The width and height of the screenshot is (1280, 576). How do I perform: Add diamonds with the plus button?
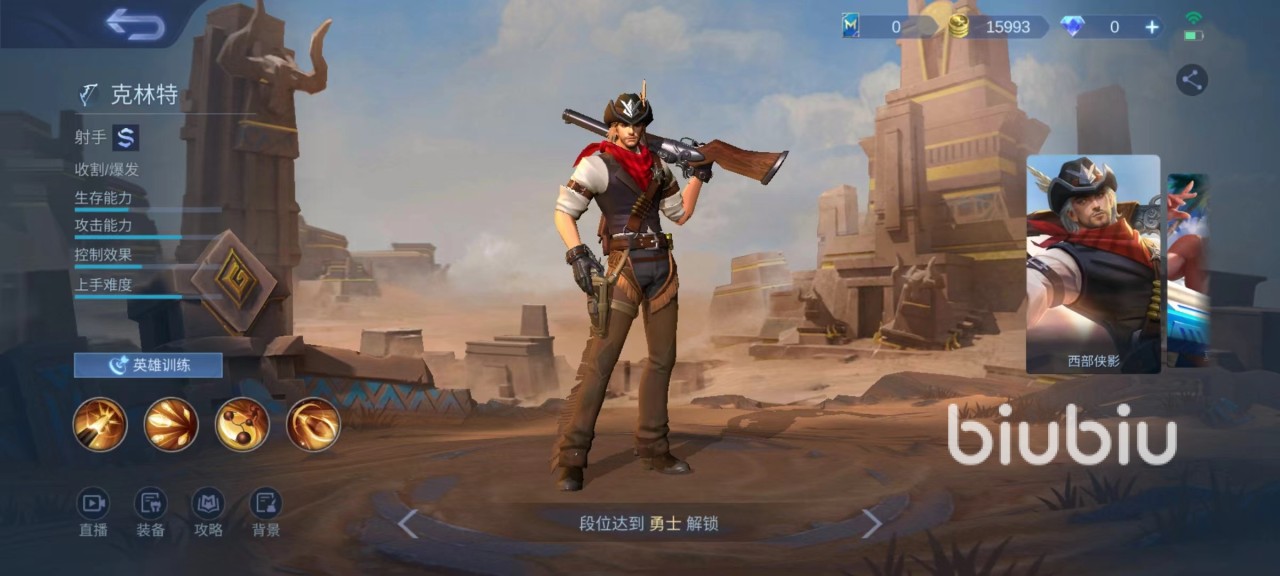point(1152,27)
